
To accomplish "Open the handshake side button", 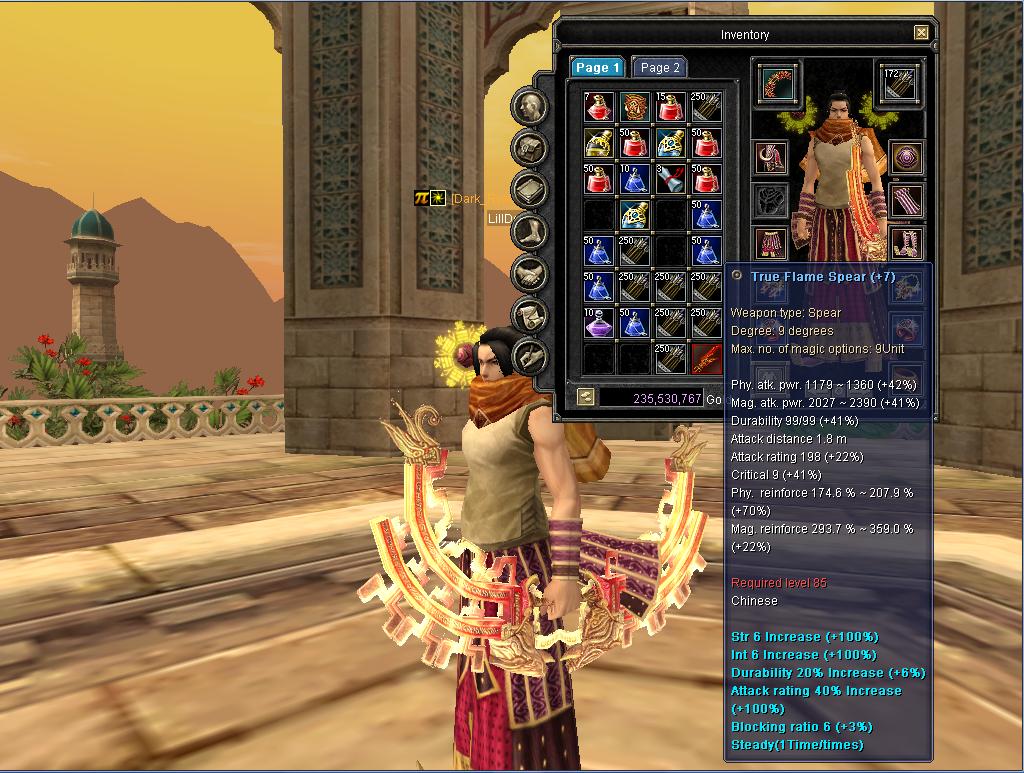I will (529, 274).
